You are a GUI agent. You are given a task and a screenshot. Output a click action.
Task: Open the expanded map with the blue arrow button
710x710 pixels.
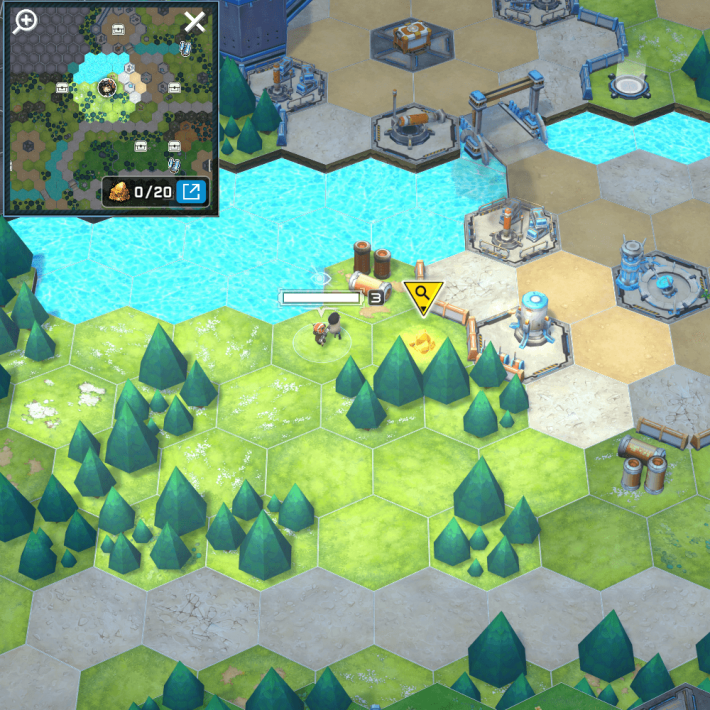[x=191, y=191]
